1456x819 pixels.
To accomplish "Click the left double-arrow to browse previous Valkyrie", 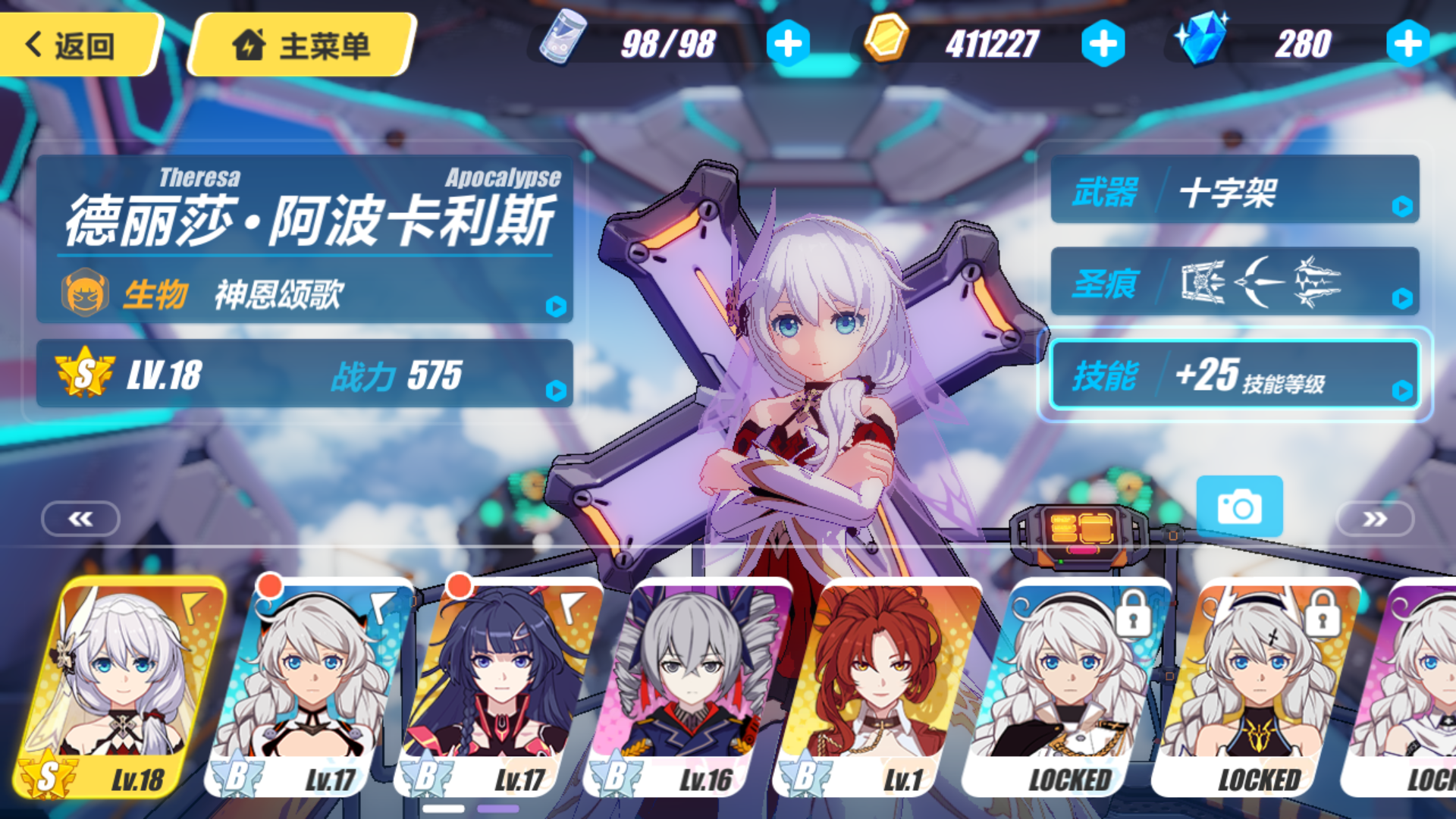I will coord(80,519).
